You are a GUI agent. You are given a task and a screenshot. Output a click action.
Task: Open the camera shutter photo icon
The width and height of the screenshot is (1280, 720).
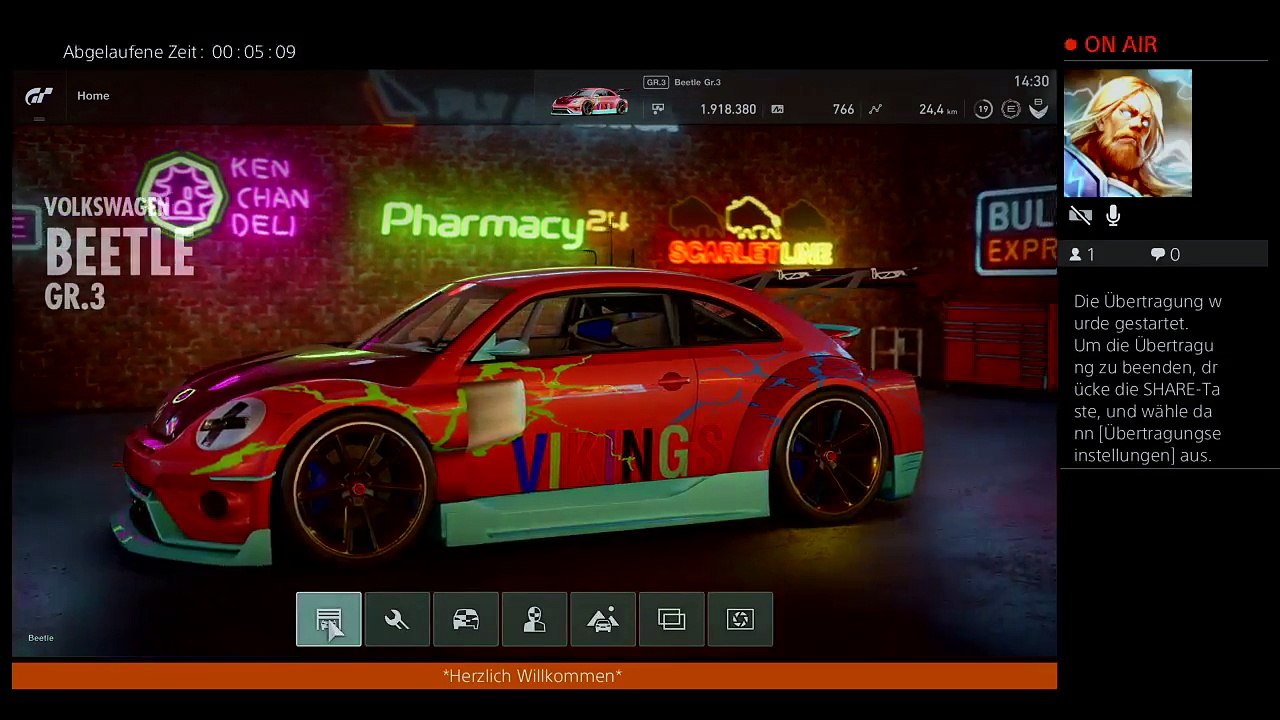click(740, 620)
